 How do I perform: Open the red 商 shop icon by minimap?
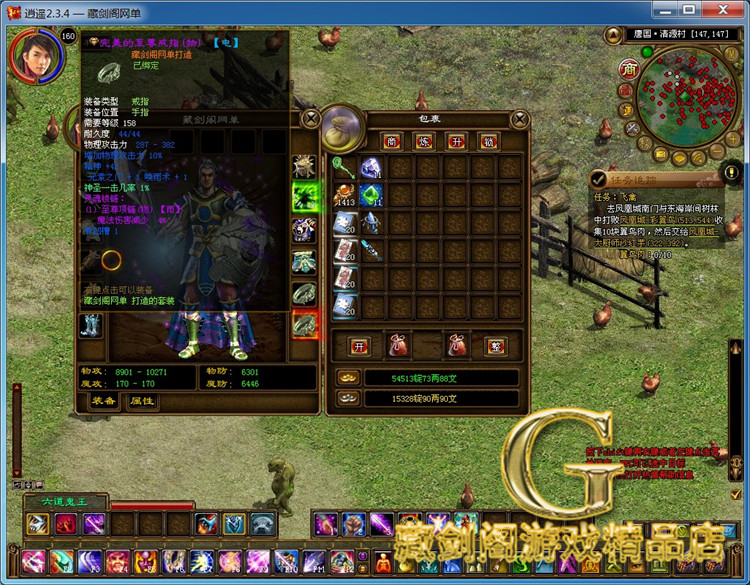tap(629, 68)
